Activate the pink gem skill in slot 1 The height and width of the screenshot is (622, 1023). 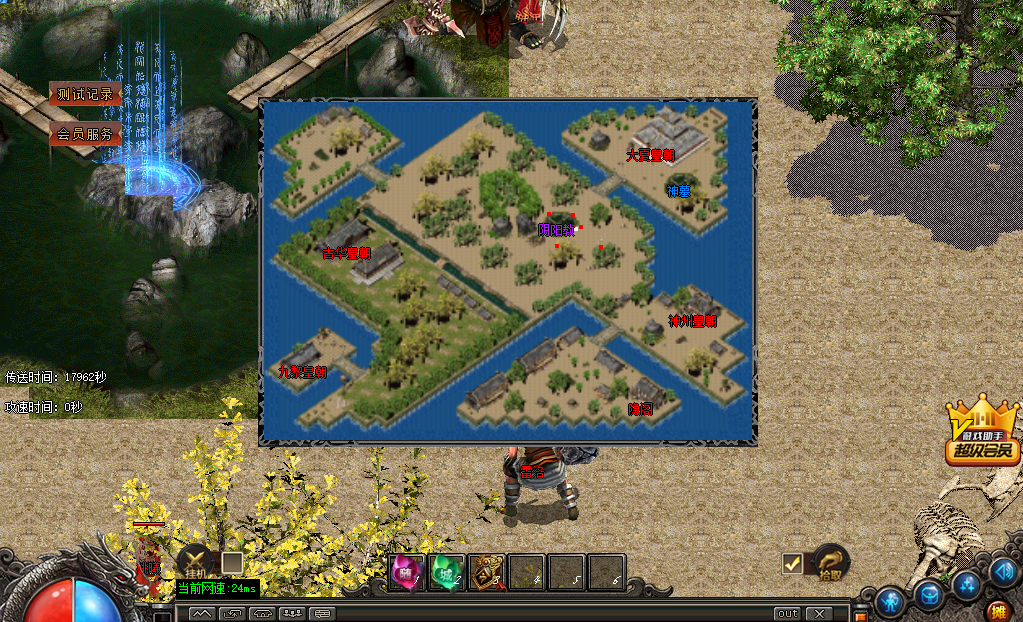coord(406,572)
